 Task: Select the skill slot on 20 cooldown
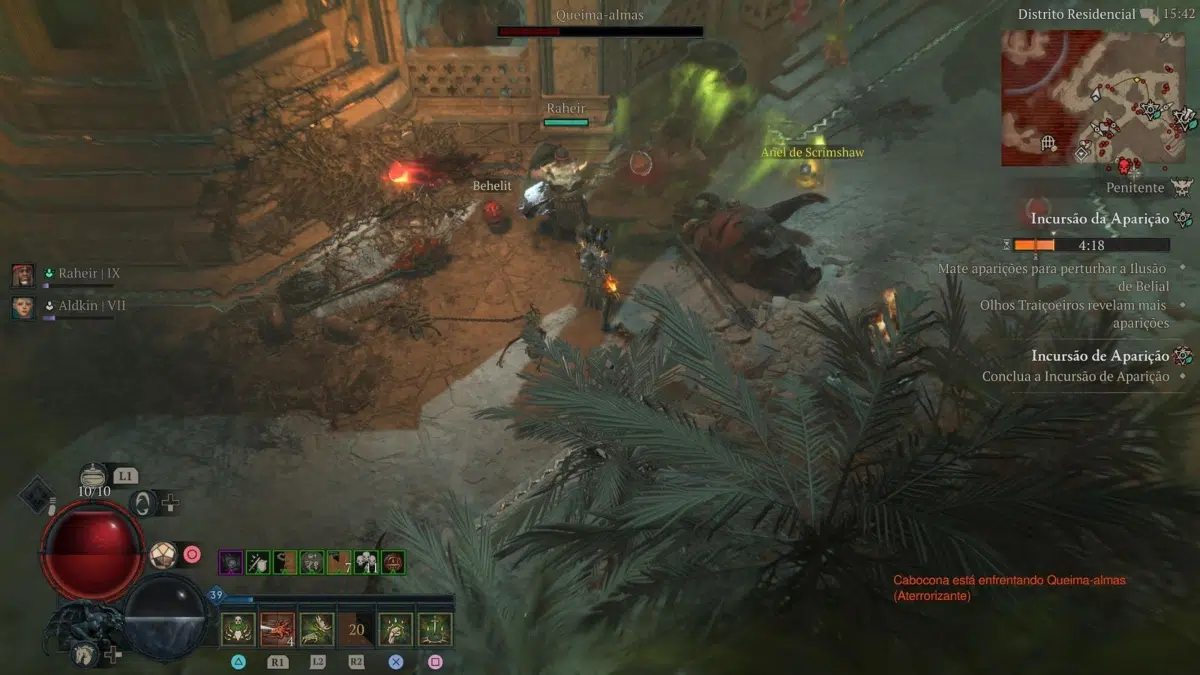pos(356,629)
